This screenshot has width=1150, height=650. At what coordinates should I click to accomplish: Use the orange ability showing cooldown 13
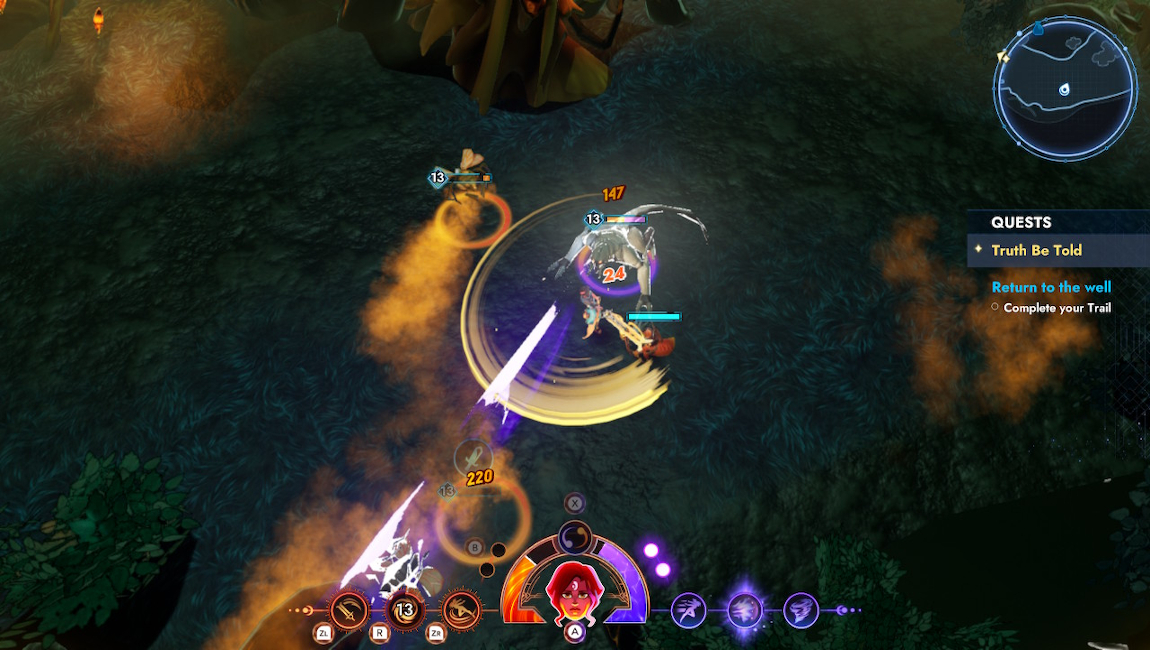405,609
